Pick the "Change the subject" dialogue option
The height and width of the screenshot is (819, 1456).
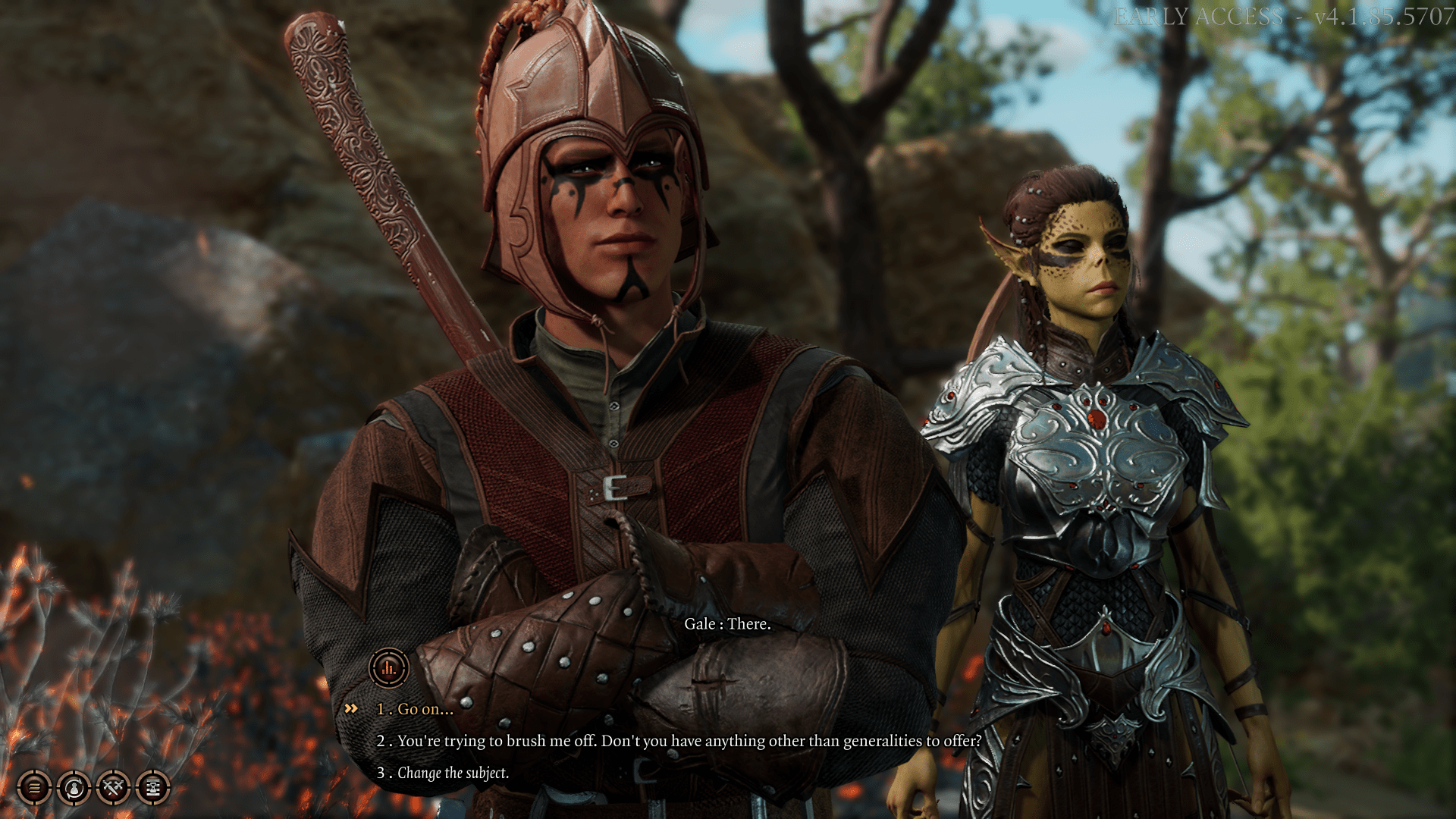tap(453, 773)
